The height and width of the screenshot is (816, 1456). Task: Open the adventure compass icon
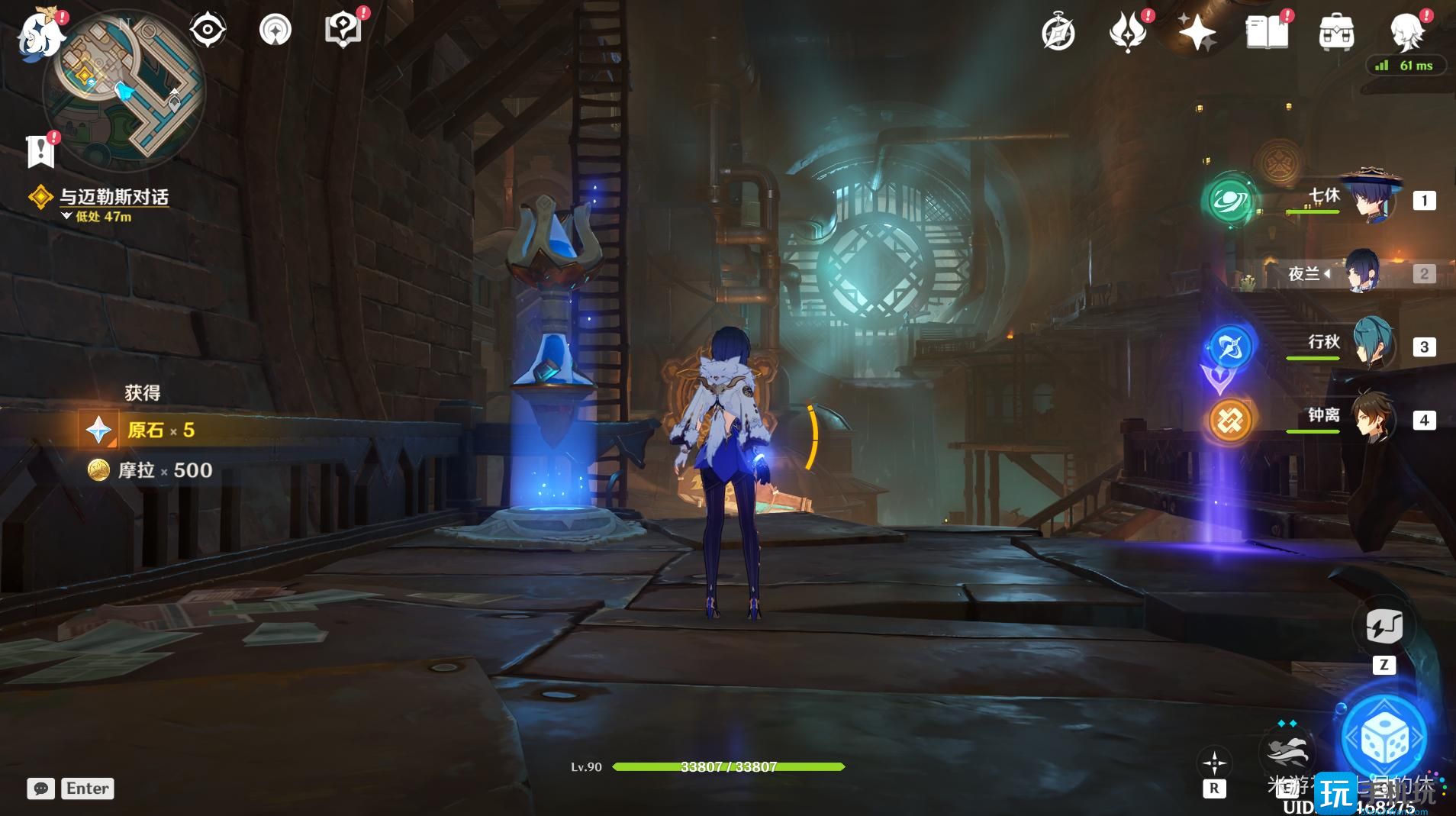pyautogui.click(x=1058, y=34)
